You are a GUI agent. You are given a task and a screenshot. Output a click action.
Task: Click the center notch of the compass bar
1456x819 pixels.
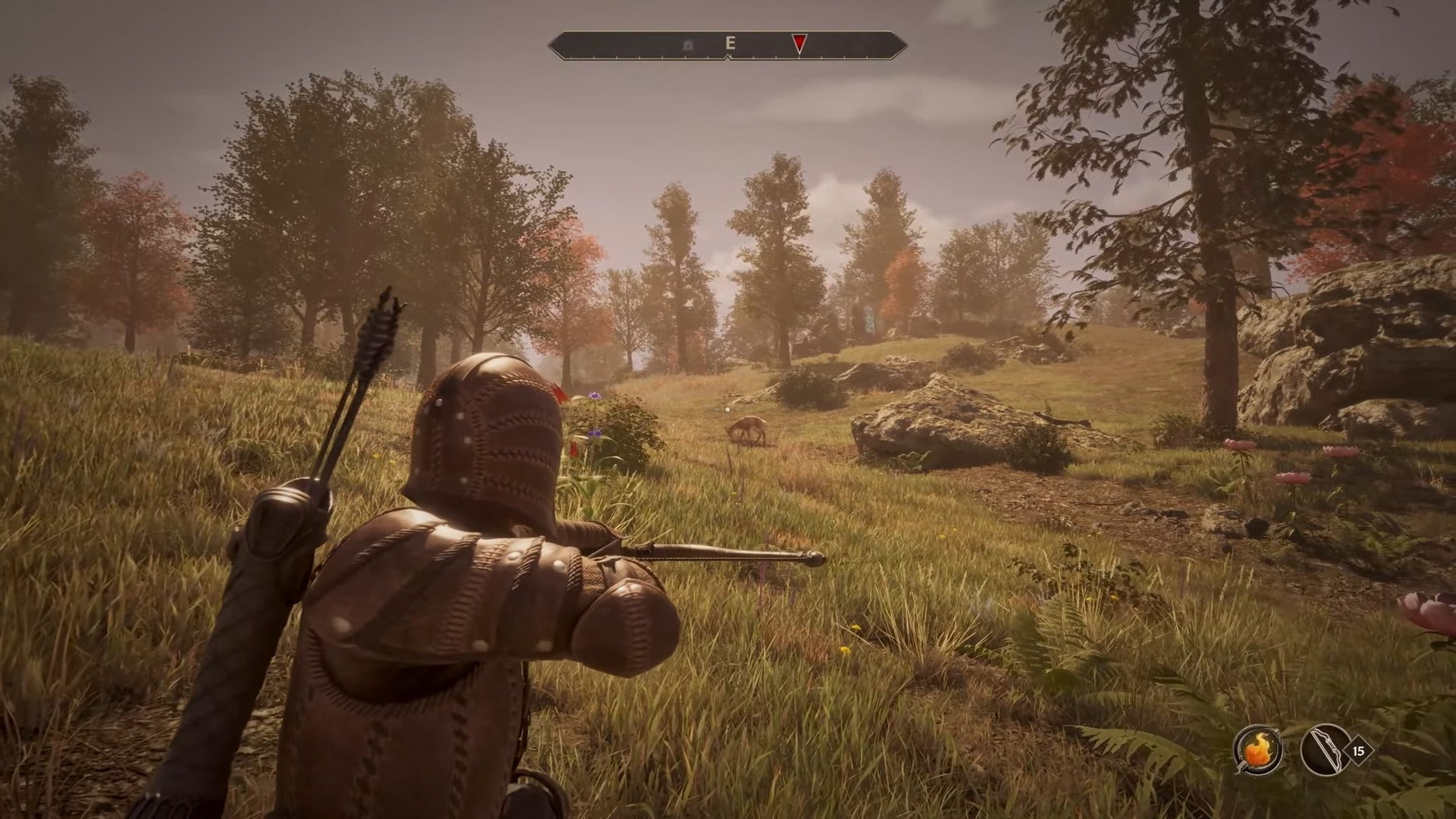pyautogui.click(x=728, y=58)
